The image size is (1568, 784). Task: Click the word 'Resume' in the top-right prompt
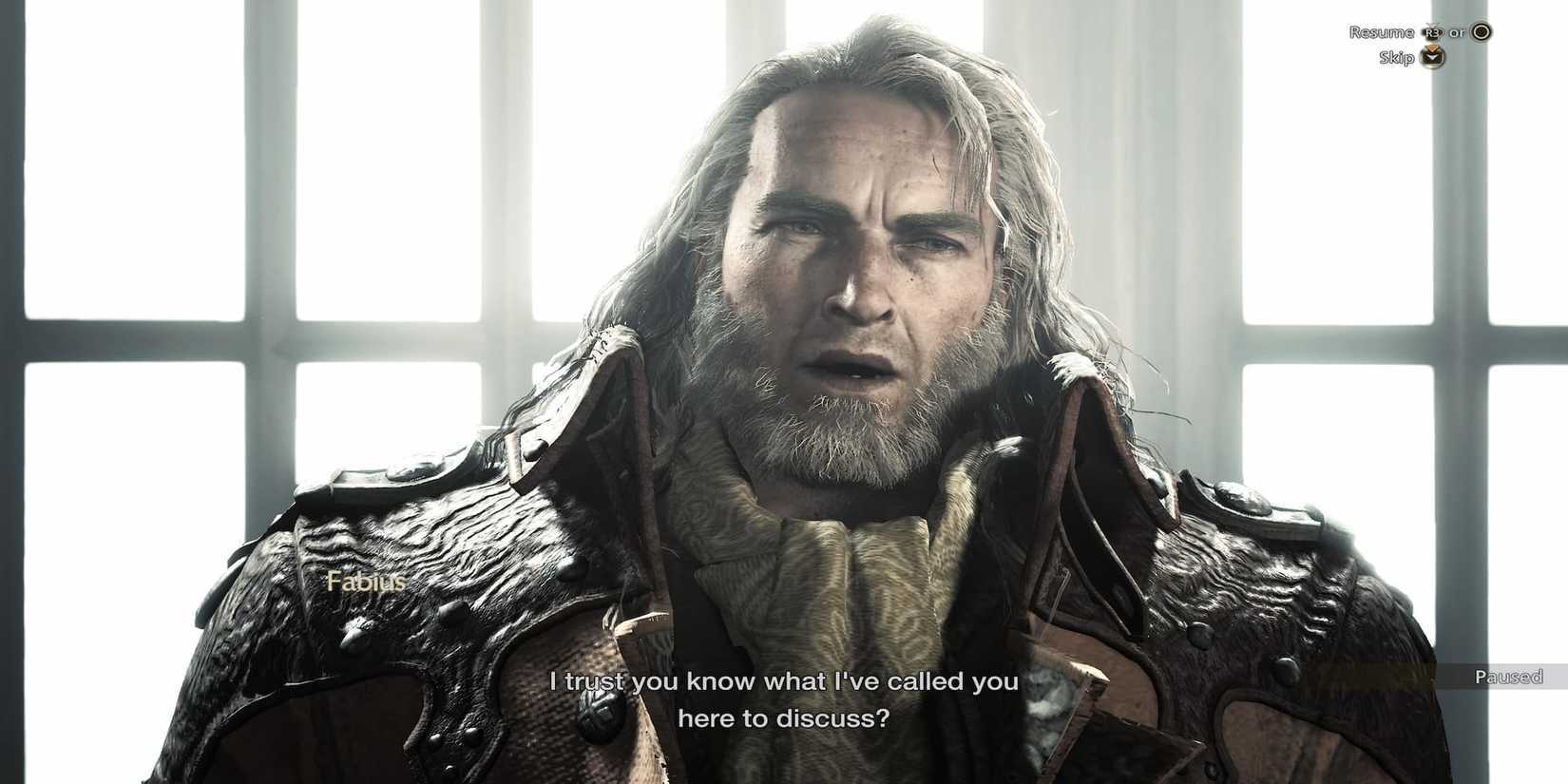tap(1381, 32)
